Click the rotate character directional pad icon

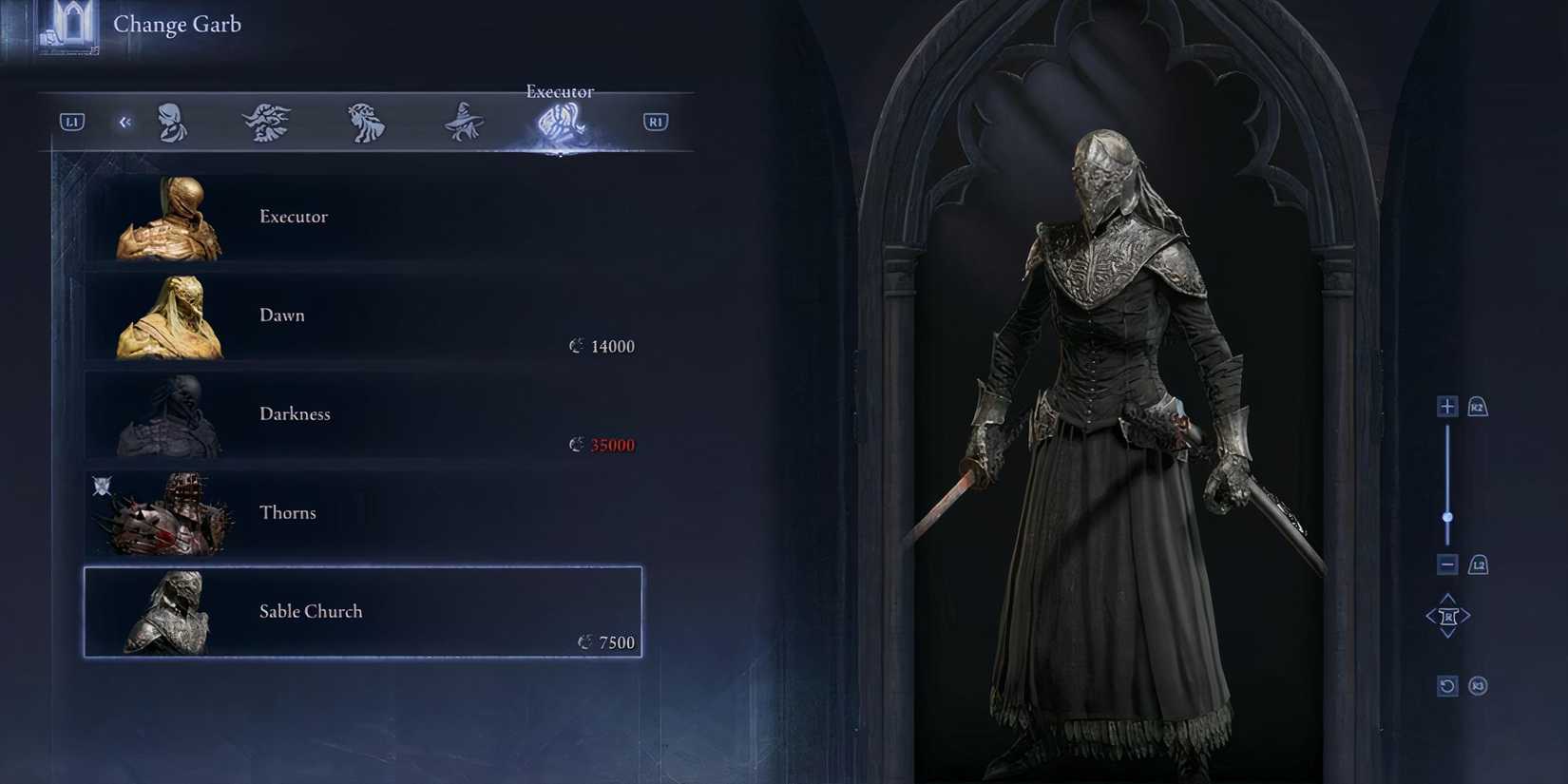tap(1447, 615)
